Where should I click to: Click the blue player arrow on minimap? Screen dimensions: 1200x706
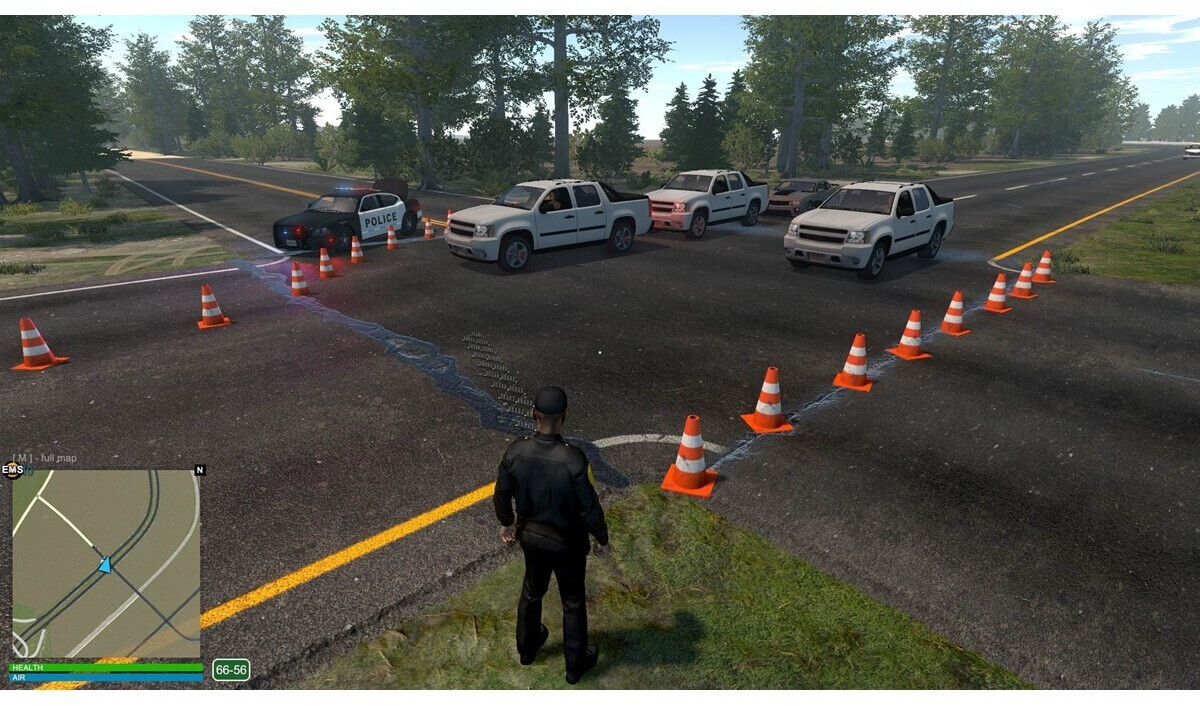tap(105, 565)
